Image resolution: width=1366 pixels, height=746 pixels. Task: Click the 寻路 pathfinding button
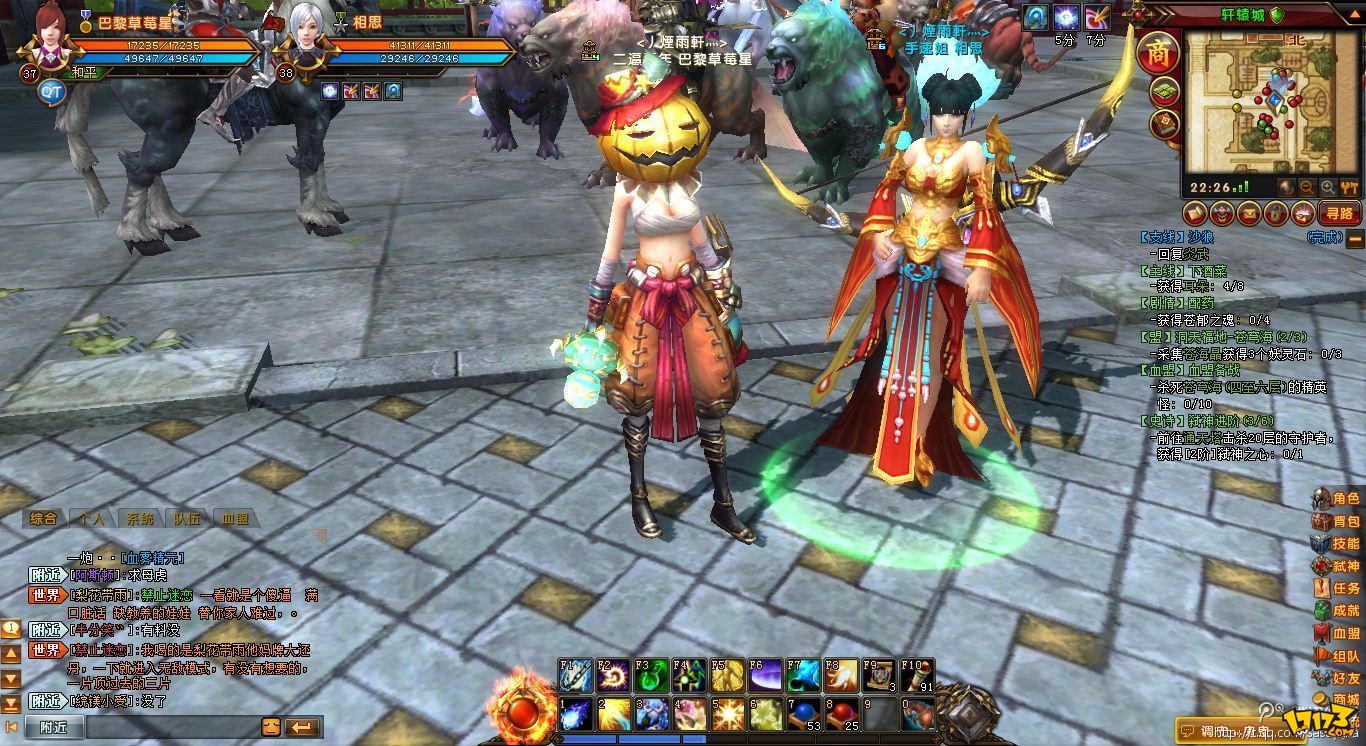[x=1338, y=212]
